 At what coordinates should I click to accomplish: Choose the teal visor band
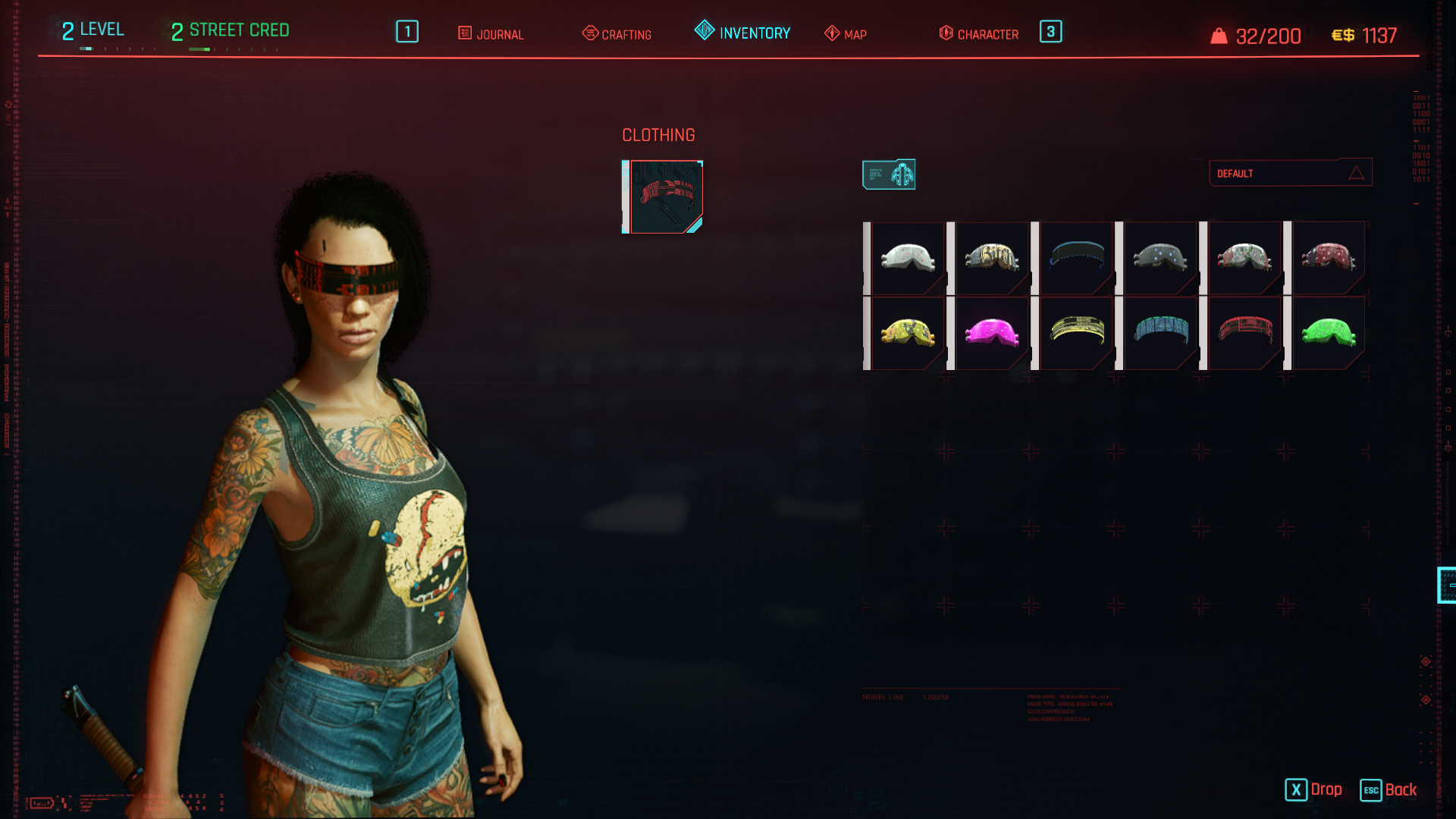[x=1160, y=331]
